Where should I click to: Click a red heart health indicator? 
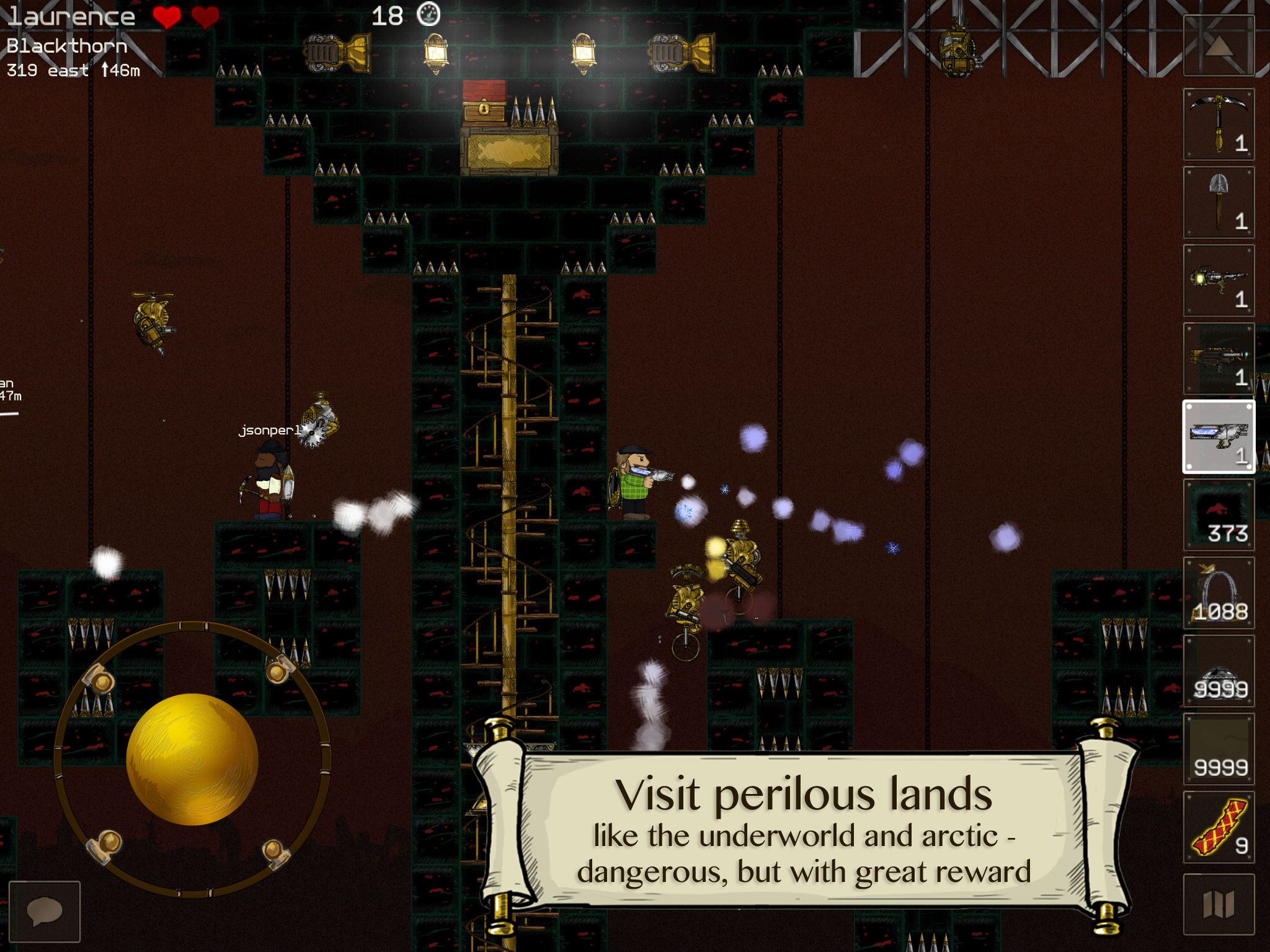pos(166,15)
